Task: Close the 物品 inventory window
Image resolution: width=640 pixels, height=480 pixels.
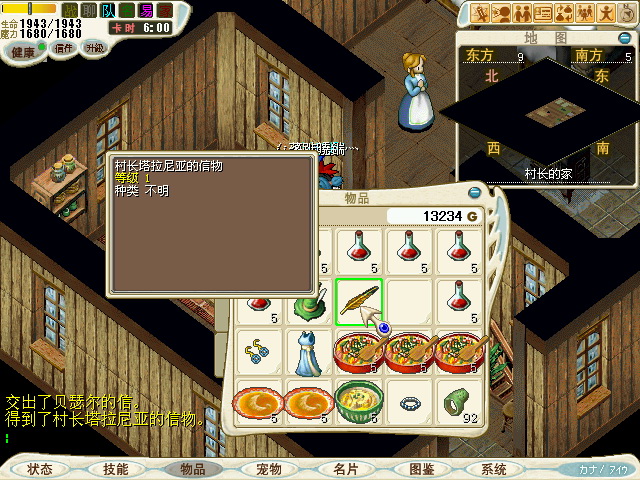Action: tap(473, 193)
